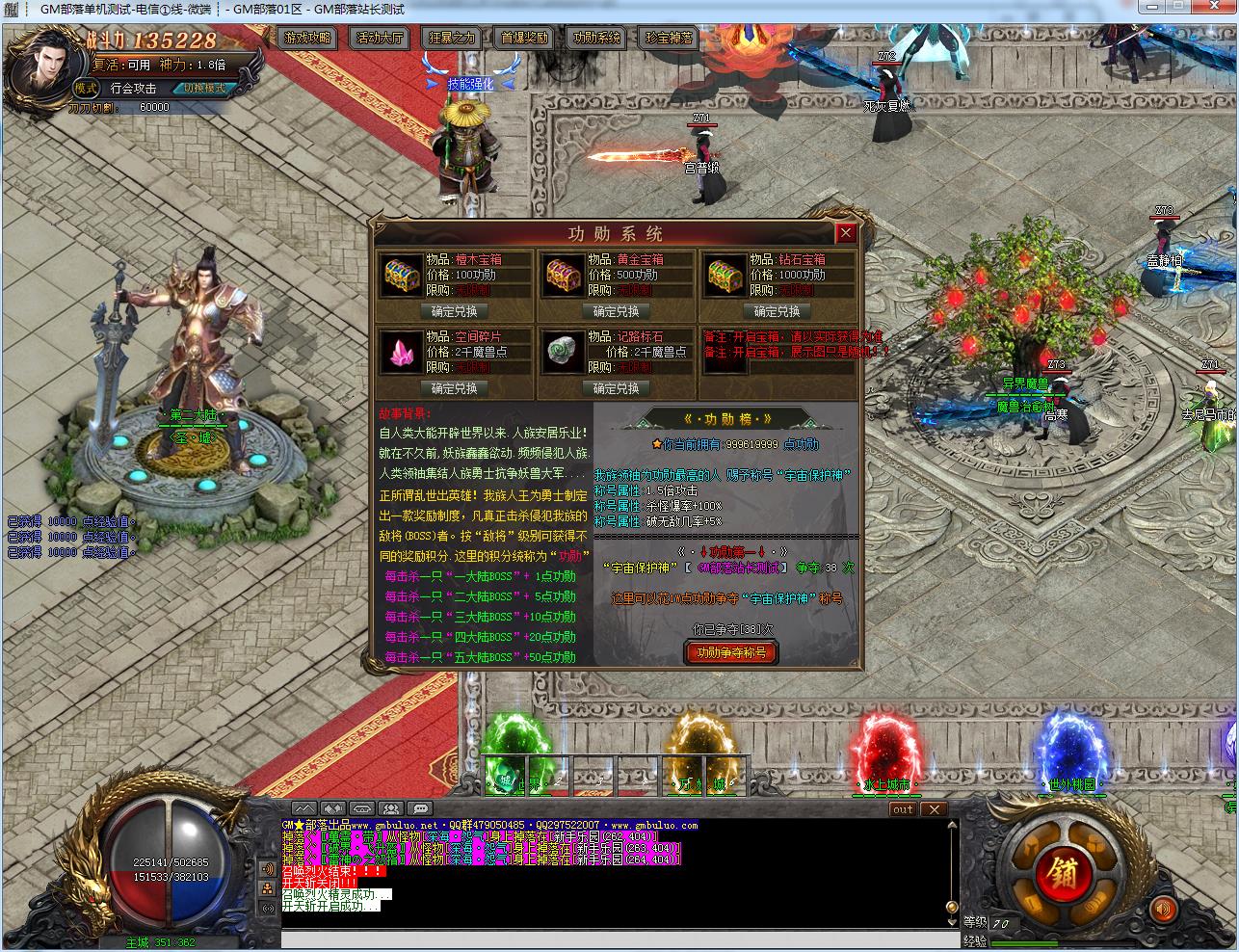Exchange for the 记路标石 item
1239x952 pixels.
click(616, 388)
